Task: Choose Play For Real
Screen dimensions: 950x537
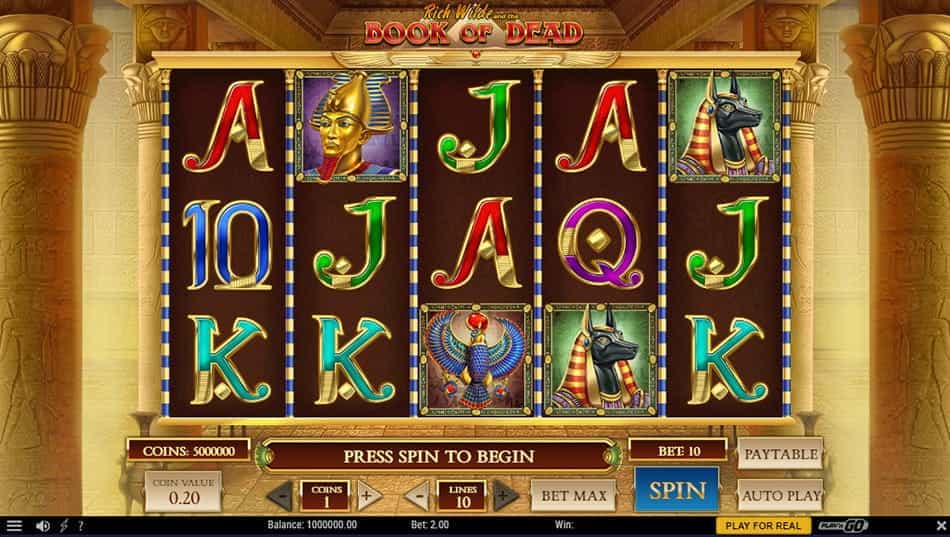Action: pyautogui.click(x=763, y=526)
